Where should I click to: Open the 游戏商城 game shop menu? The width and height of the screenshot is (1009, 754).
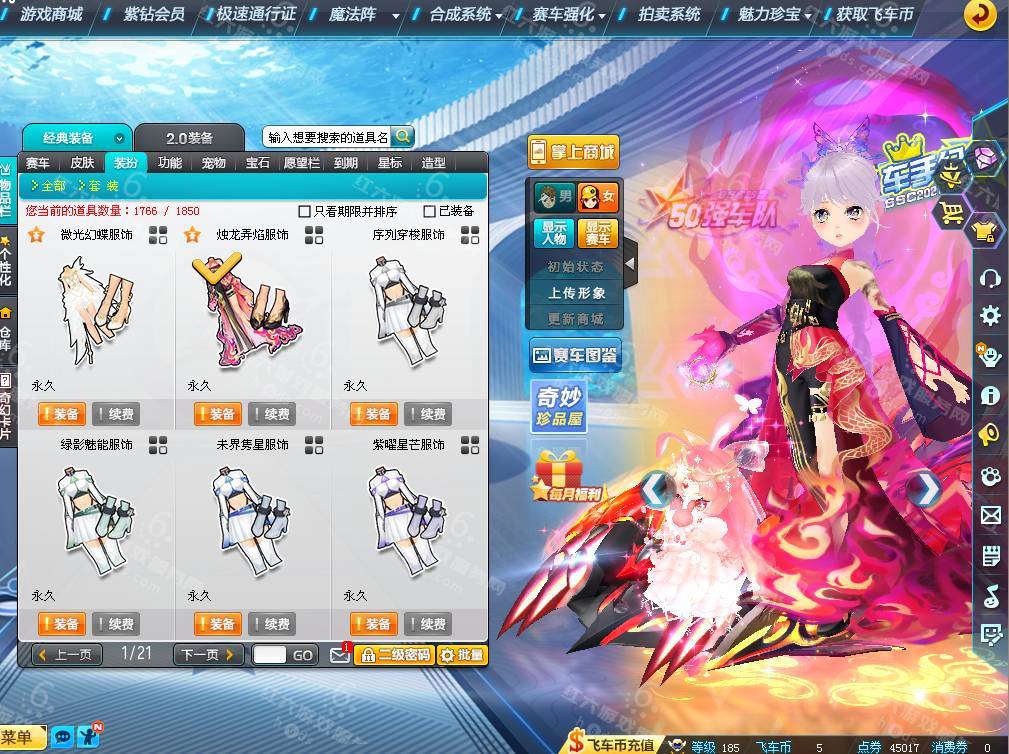(x=51, y=15)
